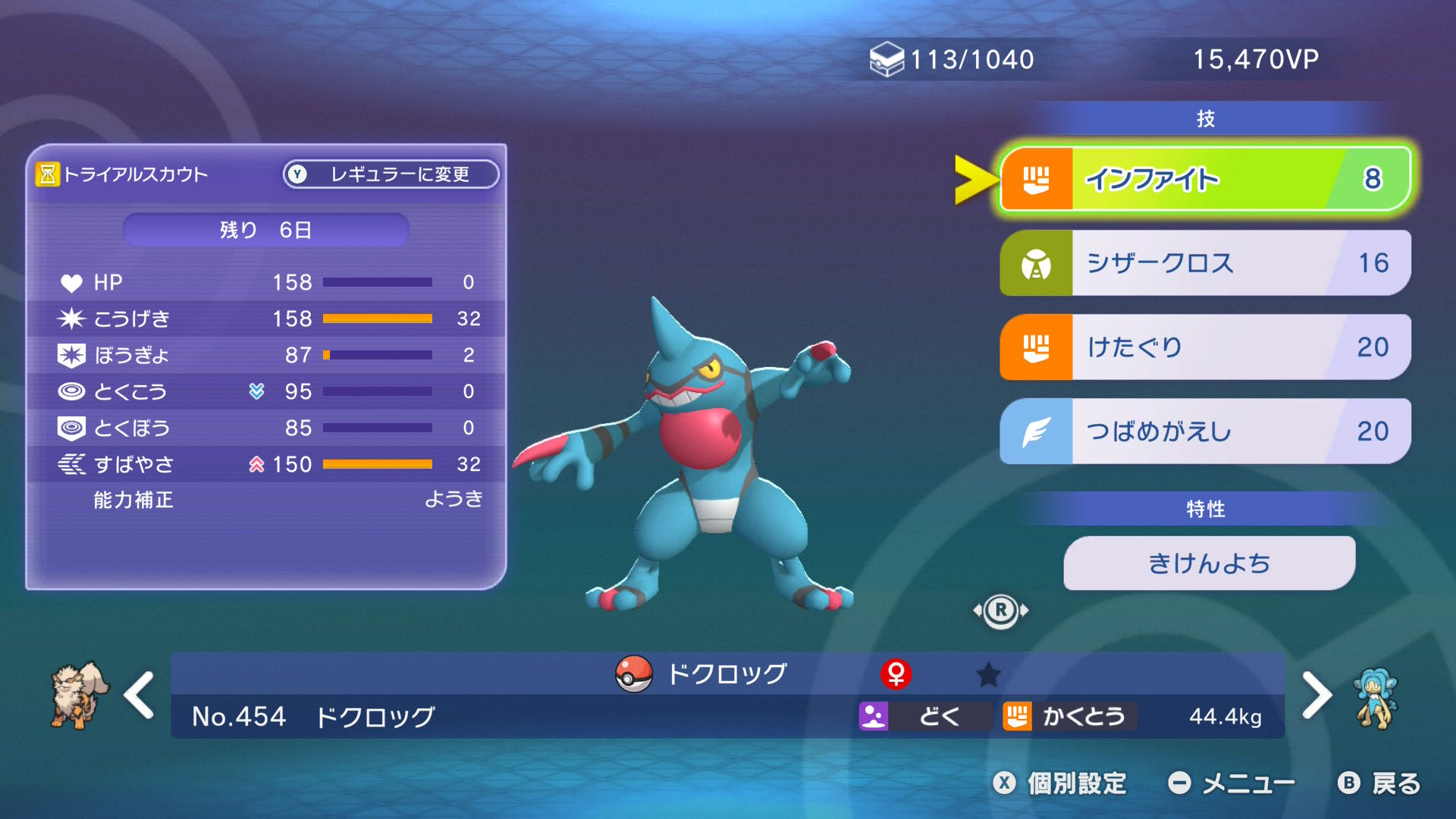Select the けたぐり move
1456x819 pixels.
pyautogui.click(x=1204, y=347)
